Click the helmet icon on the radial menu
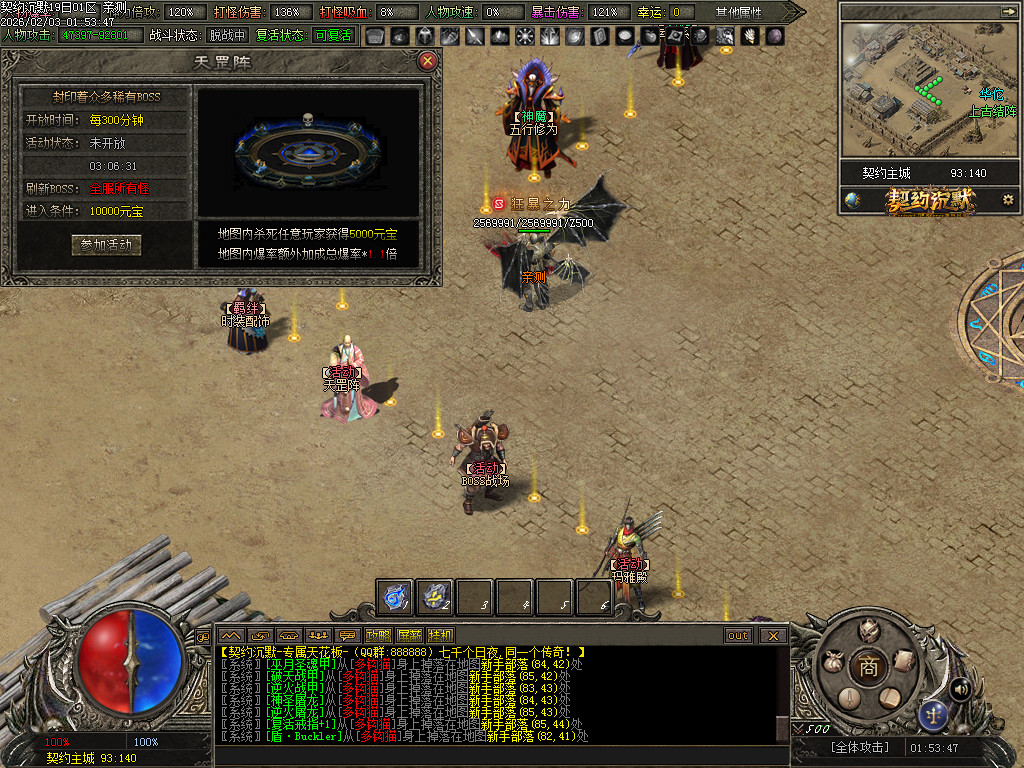This screenshot has height=768, width=1024. tap(868, 630)
